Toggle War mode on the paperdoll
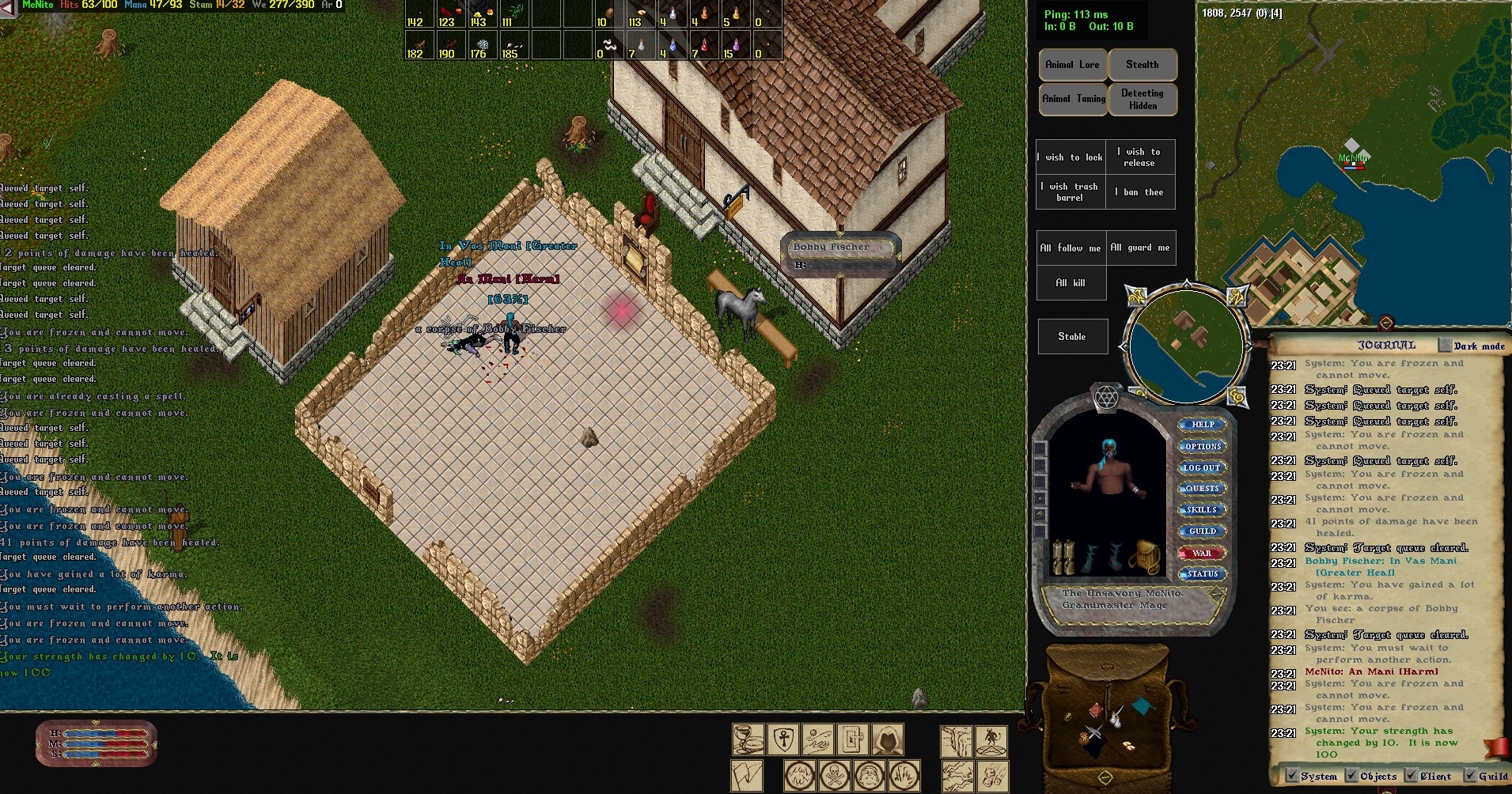The image size is (1512, 794). pyautogui.click(x=1202, y=553)
